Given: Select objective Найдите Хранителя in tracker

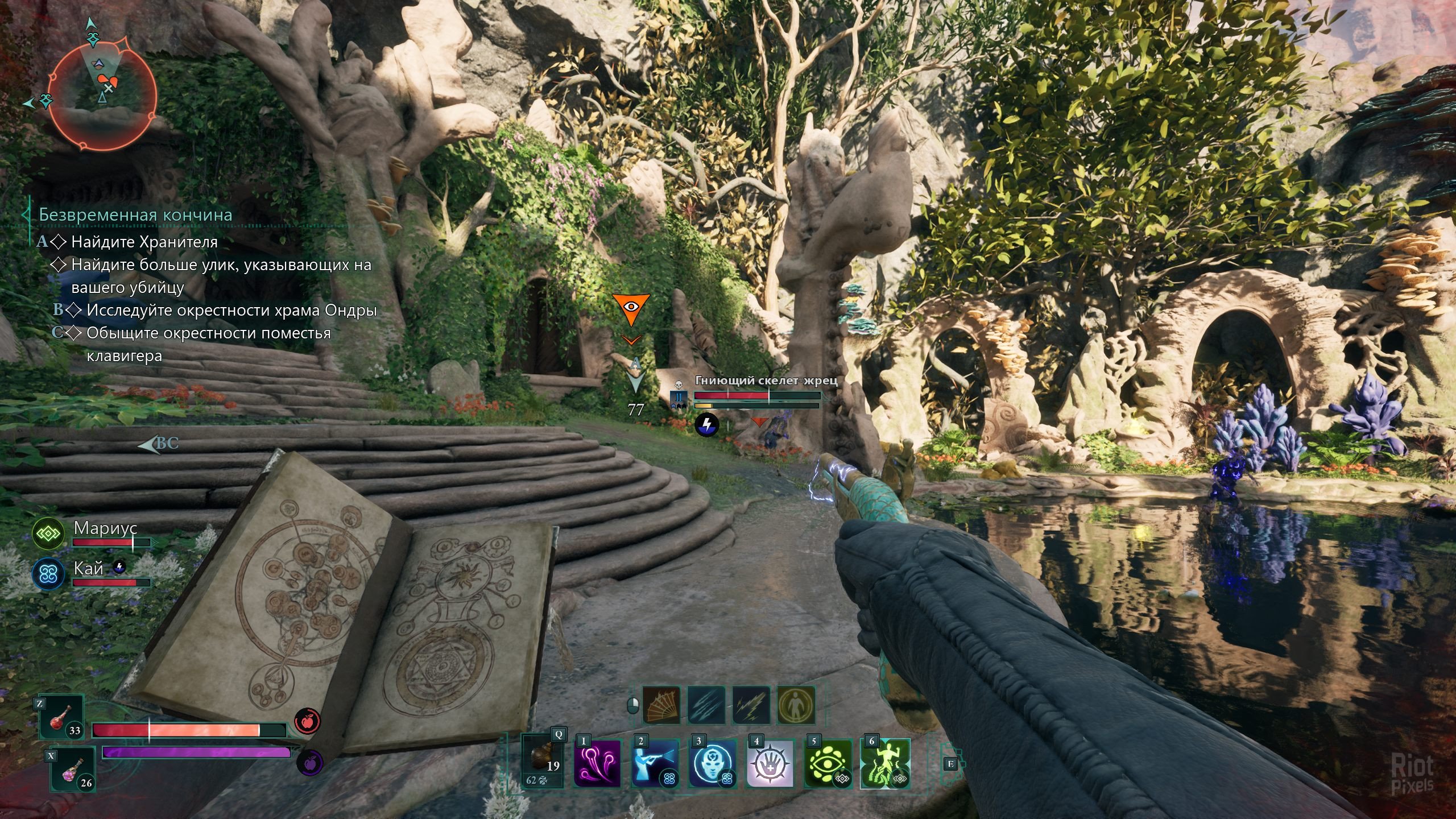Looking at the screenshot, I should tap(144, 242).
